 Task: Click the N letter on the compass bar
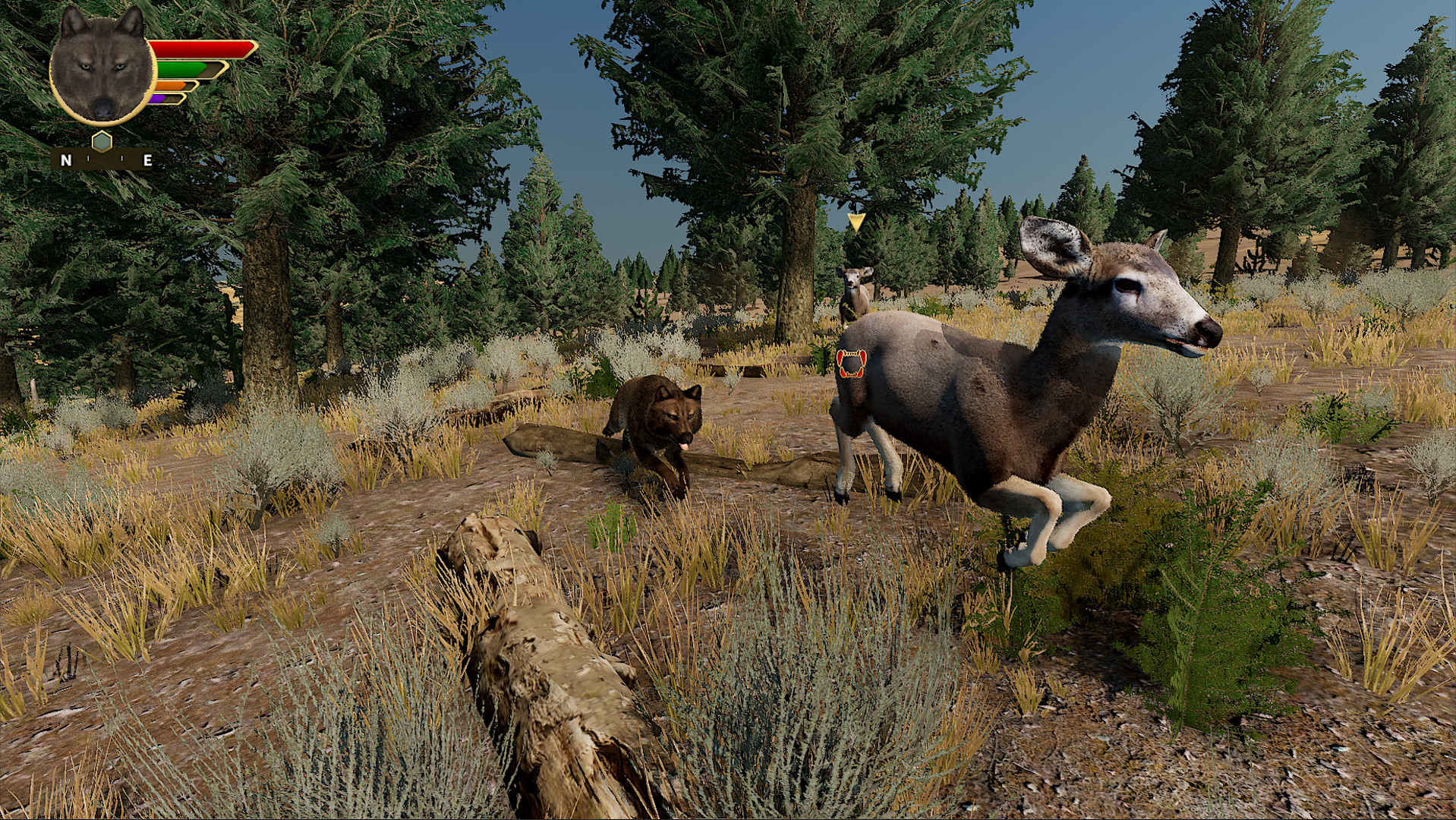pyautogui.click(x=66, y=160)
